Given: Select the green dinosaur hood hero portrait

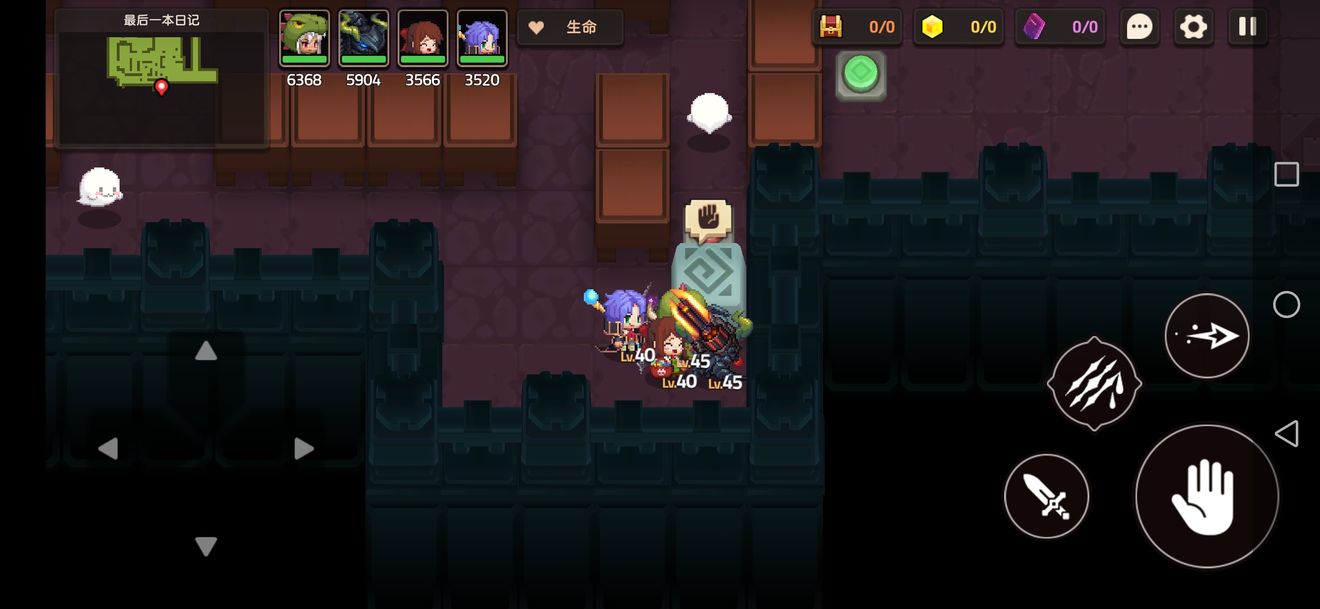Looking at the screenshot, I should click(304, 40).
